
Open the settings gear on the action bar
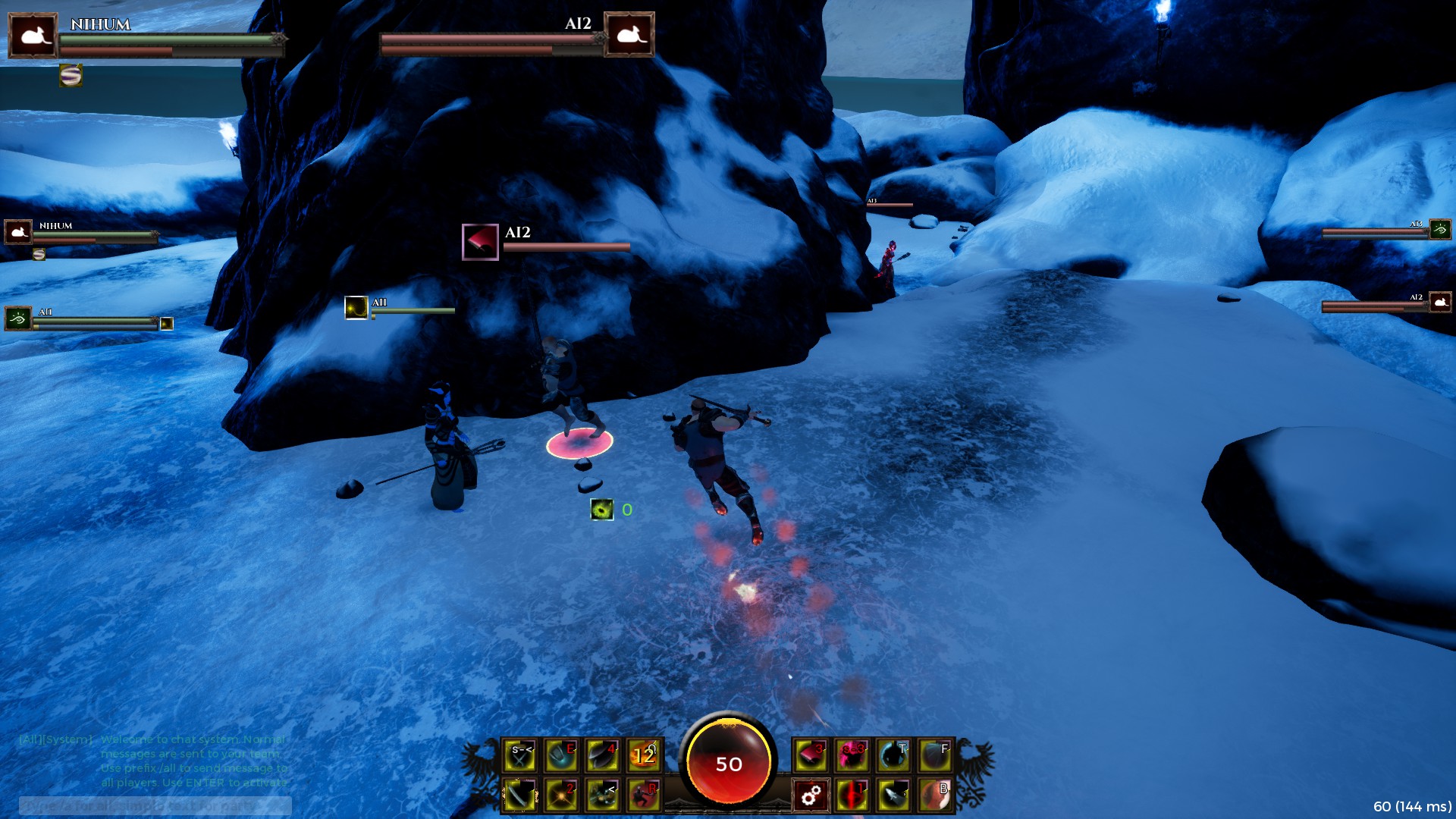(811, 795)
